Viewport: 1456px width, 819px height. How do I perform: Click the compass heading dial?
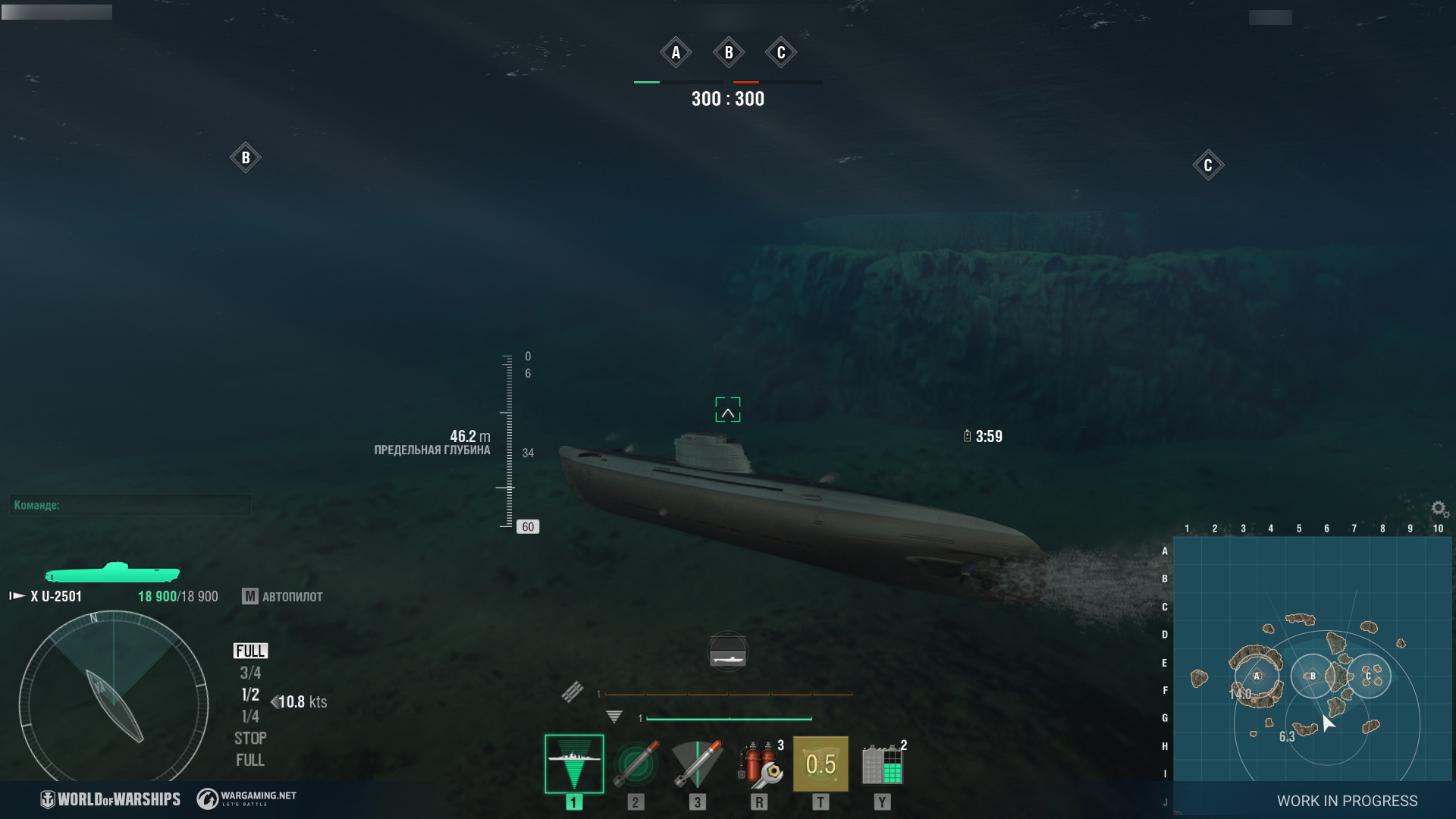click(x=114, y=698)
